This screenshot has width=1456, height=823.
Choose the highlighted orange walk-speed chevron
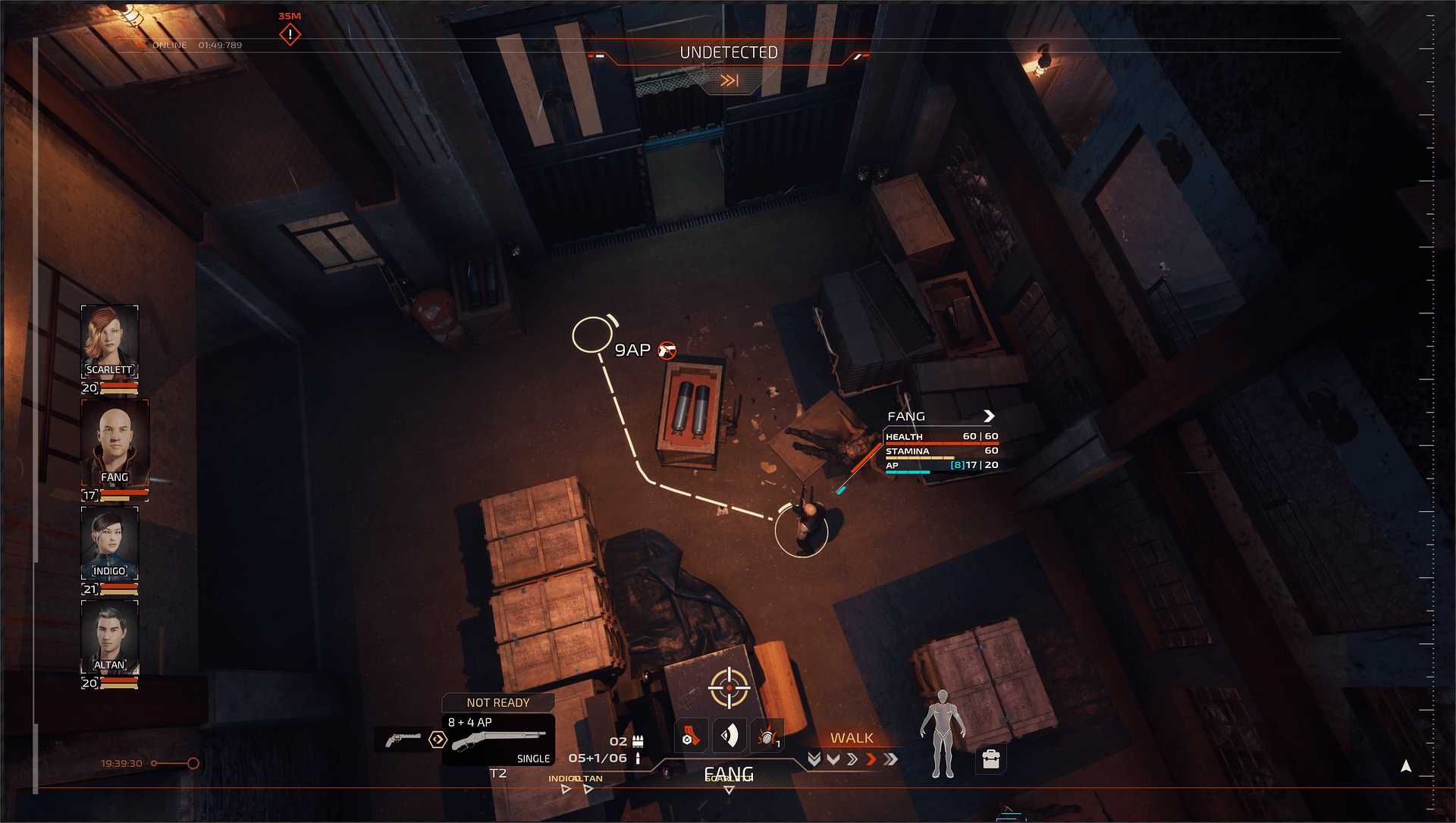pyautogui.click(x=871, y=759)
